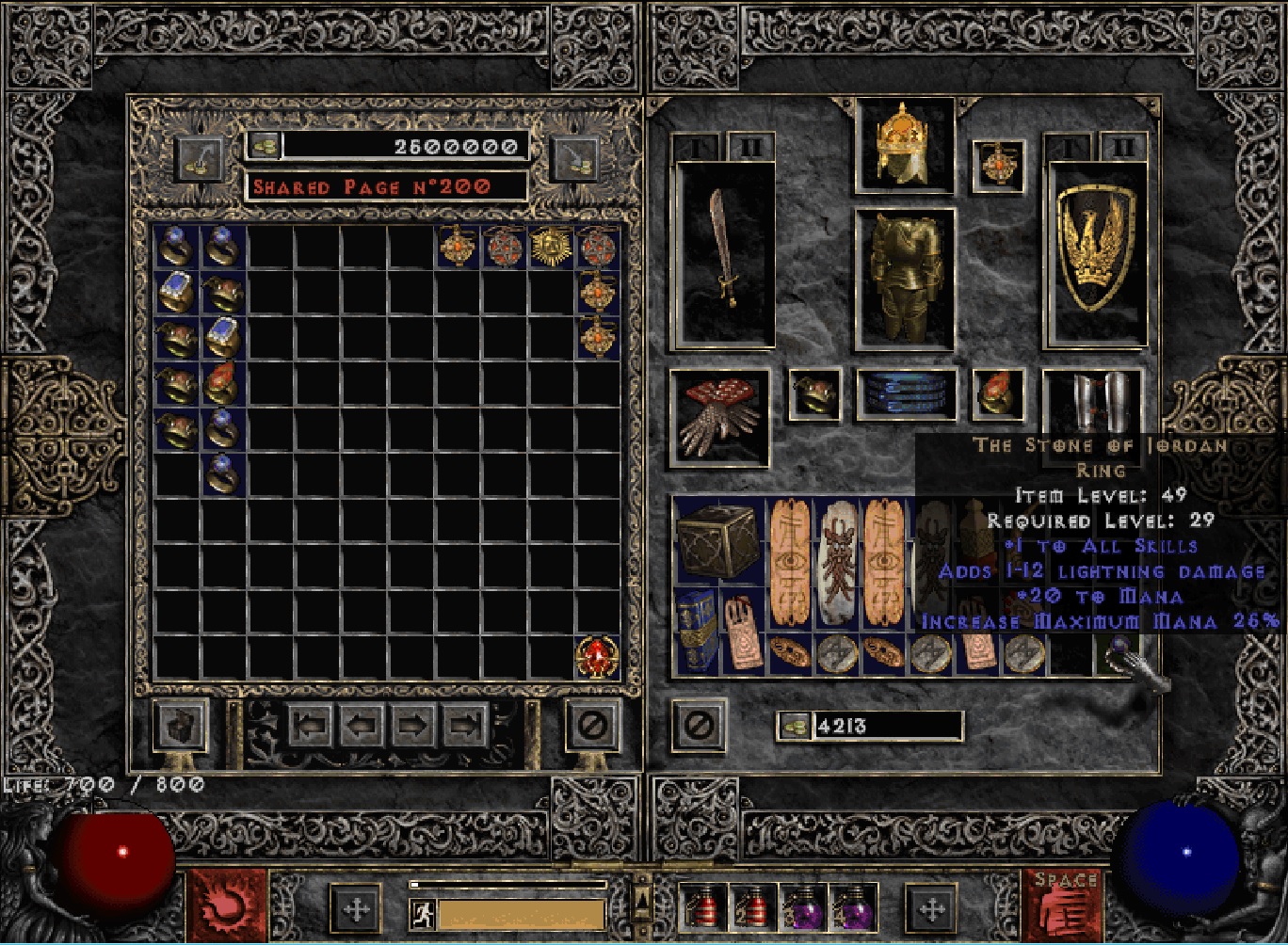Click the coin icon next to the 4213 gold box

[794, 726]
